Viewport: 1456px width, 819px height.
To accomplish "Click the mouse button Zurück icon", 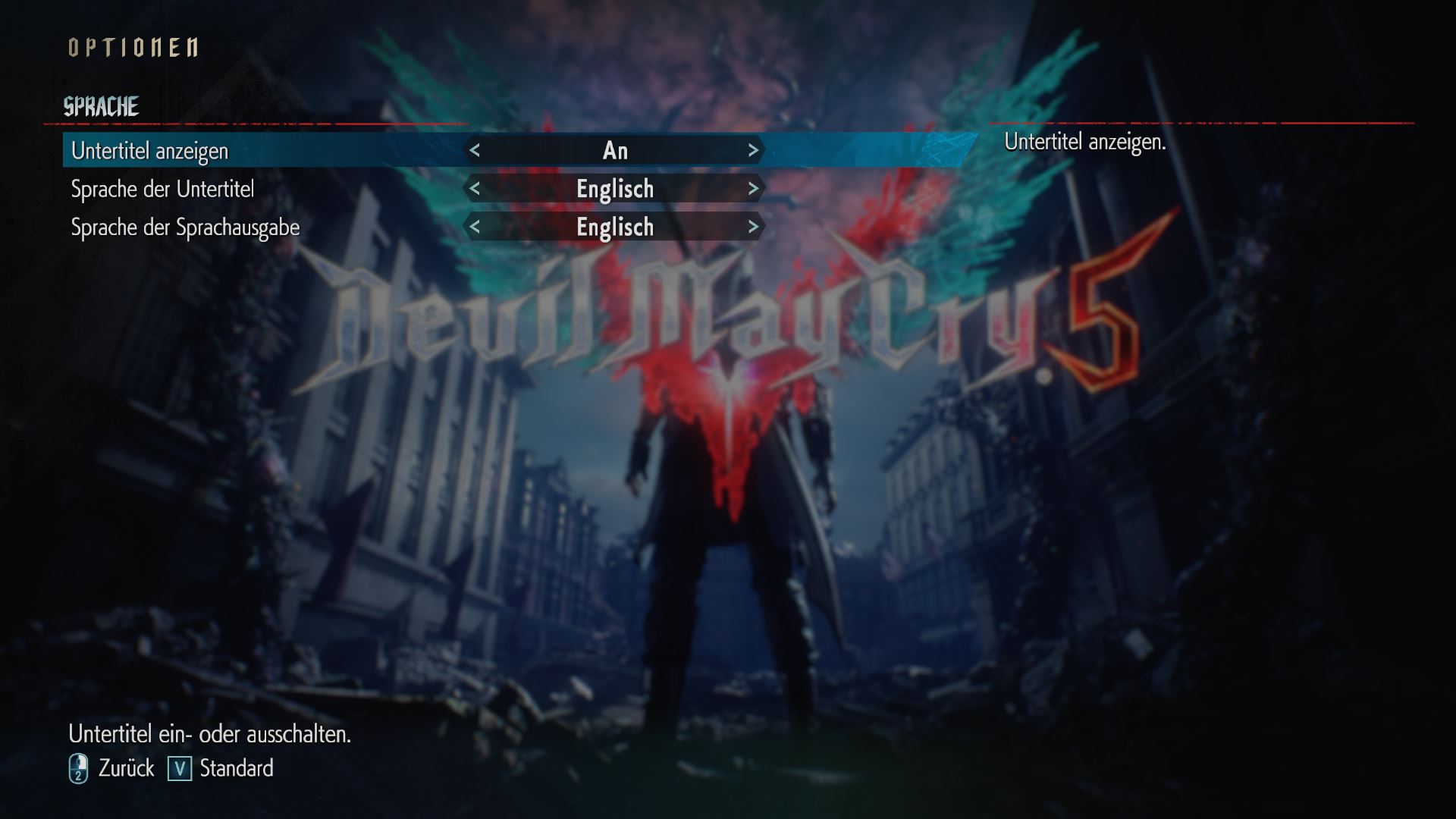I will pos(79,768).
